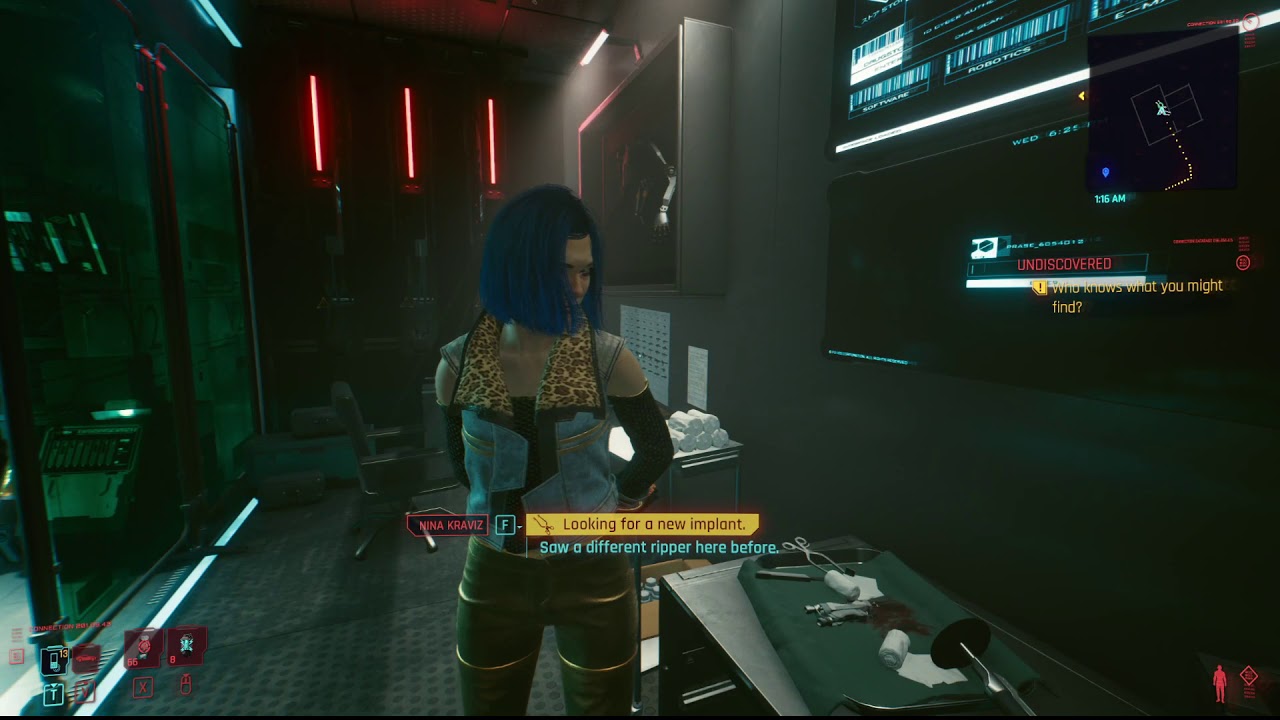
Task: Click the player arrow on the minimap
Action: click(1160, 107)
